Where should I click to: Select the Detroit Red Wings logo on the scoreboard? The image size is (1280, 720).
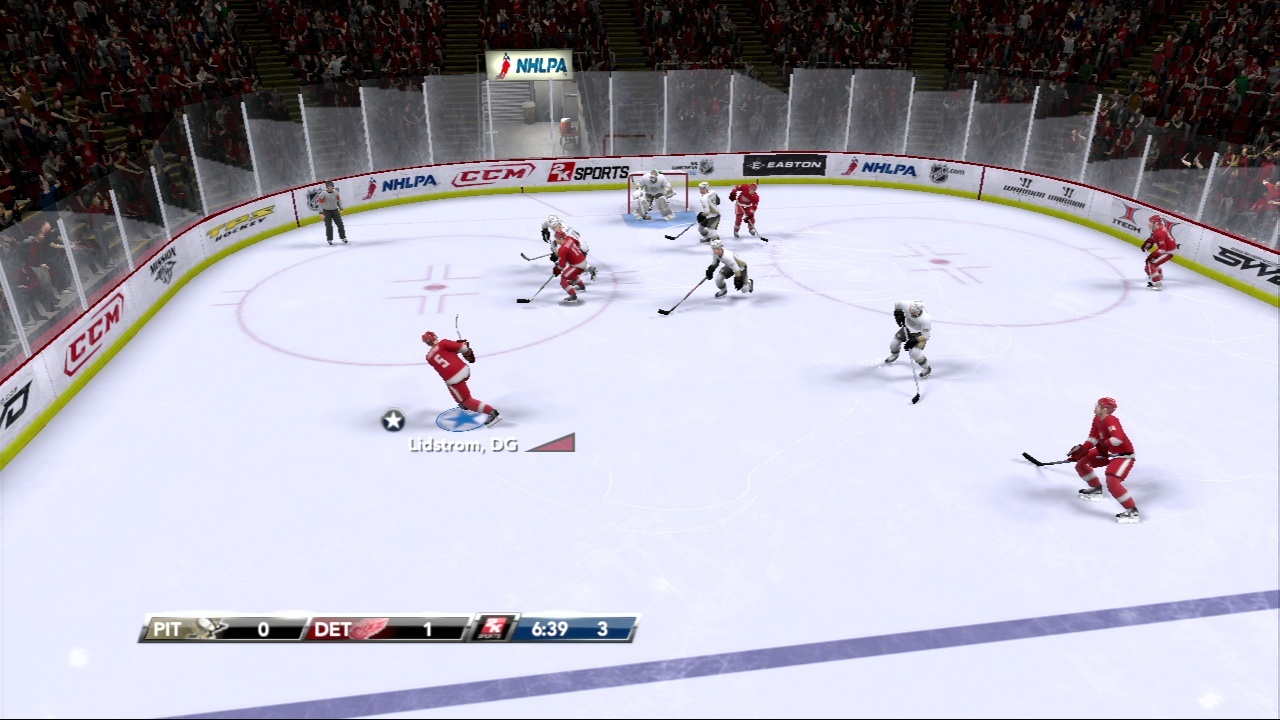(x=367, y=629)
